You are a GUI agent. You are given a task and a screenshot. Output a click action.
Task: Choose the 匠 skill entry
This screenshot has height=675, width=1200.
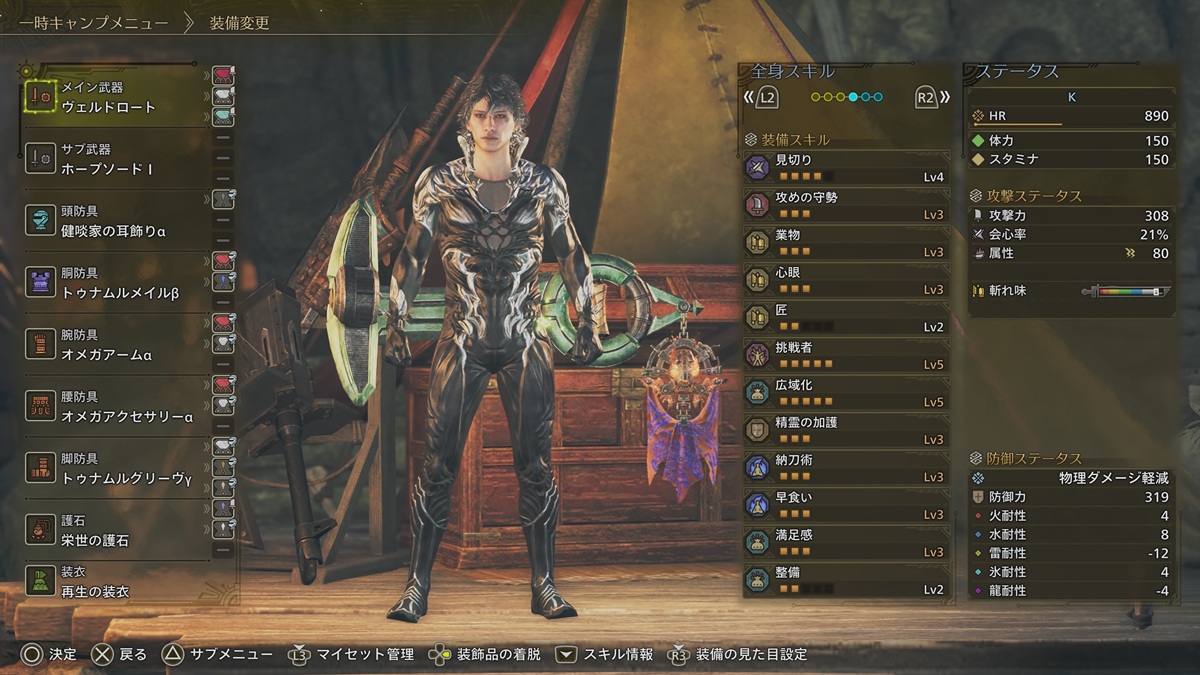[846, 318]
